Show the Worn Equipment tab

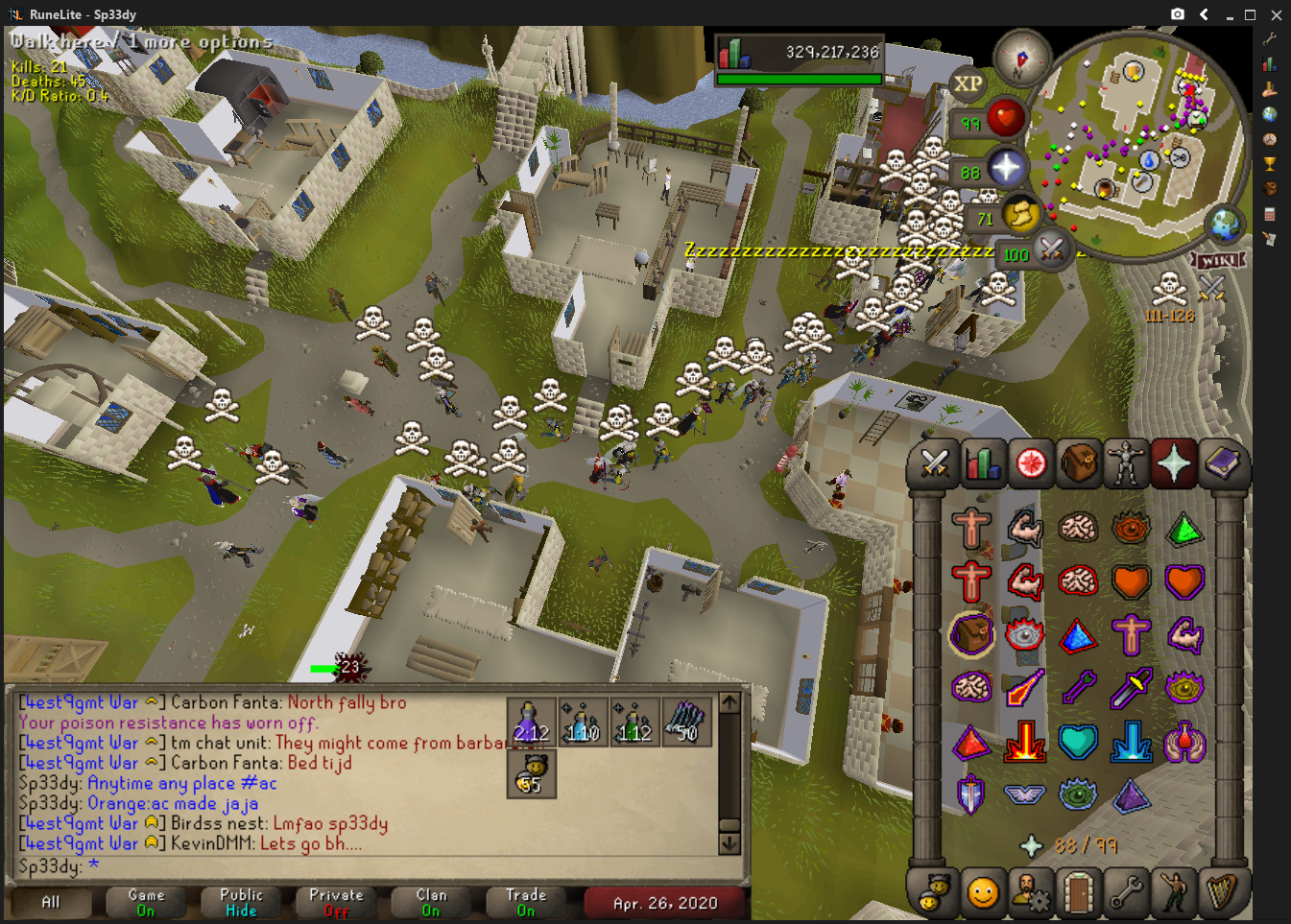(1126, 464)
